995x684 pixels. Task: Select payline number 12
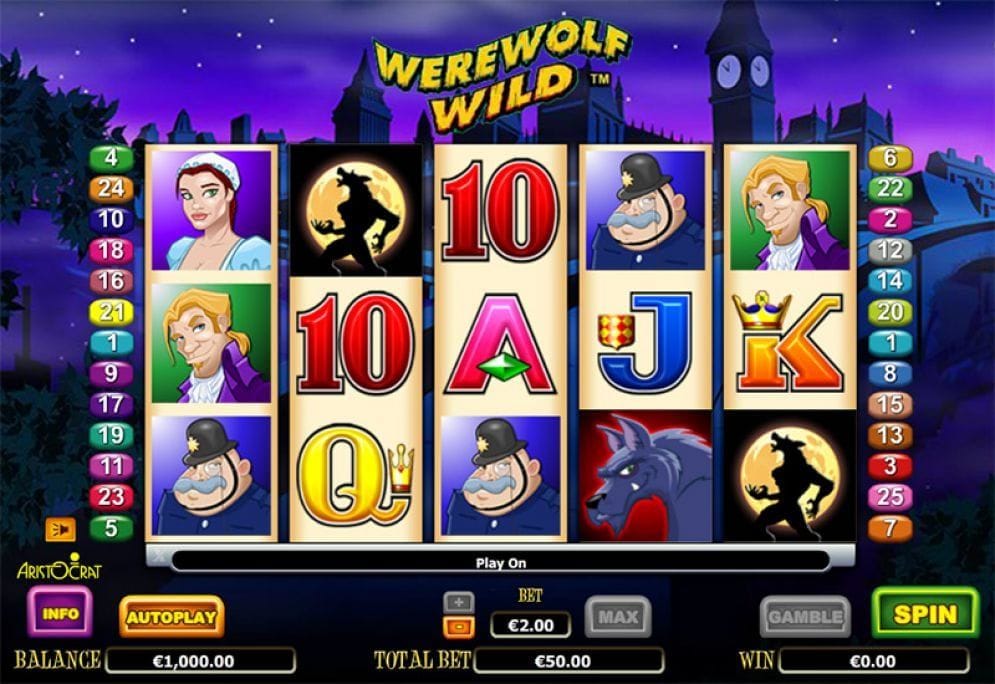[x=890, y=250]
